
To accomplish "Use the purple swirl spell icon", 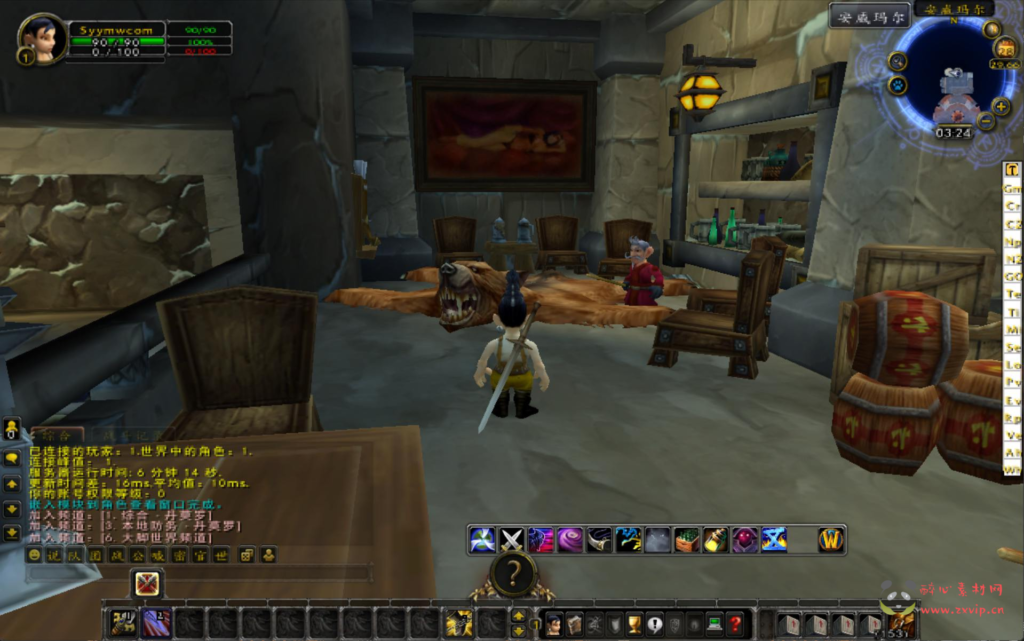I will pos(570,540).
